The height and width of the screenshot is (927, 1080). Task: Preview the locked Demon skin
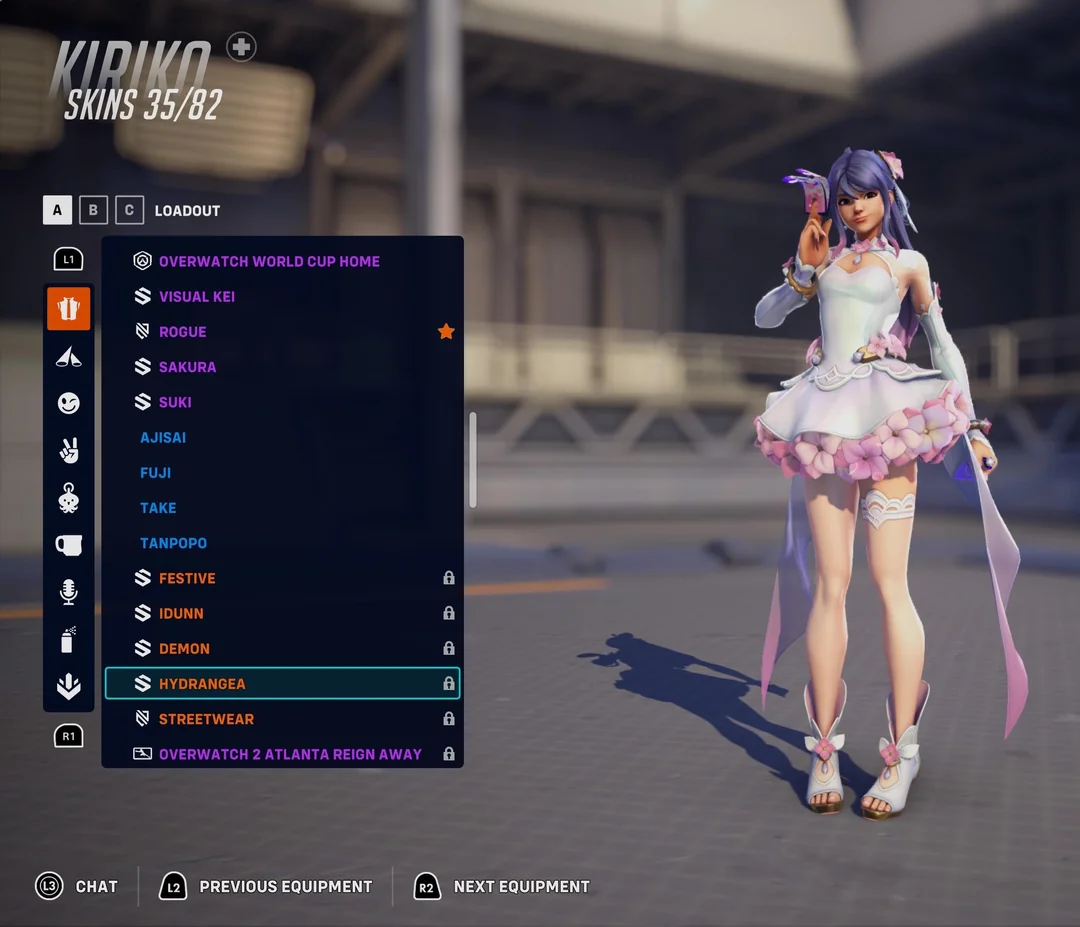point(184,649)
